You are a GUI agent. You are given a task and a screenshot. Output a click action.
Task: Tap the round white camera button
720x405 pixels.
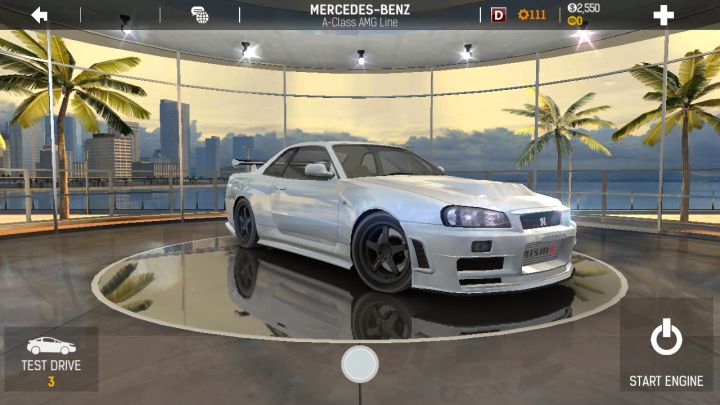[360, 364]
